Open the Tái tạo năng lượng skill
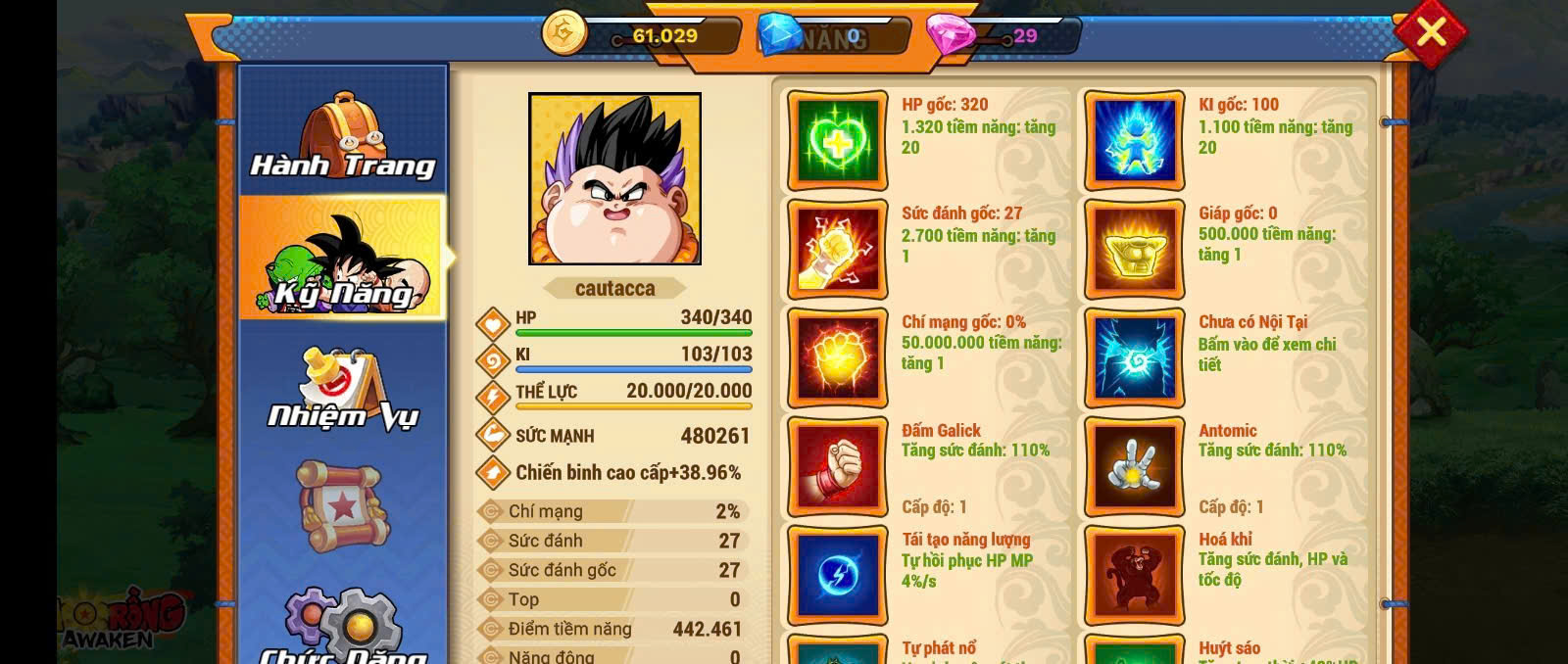 (x=837, y=576)
